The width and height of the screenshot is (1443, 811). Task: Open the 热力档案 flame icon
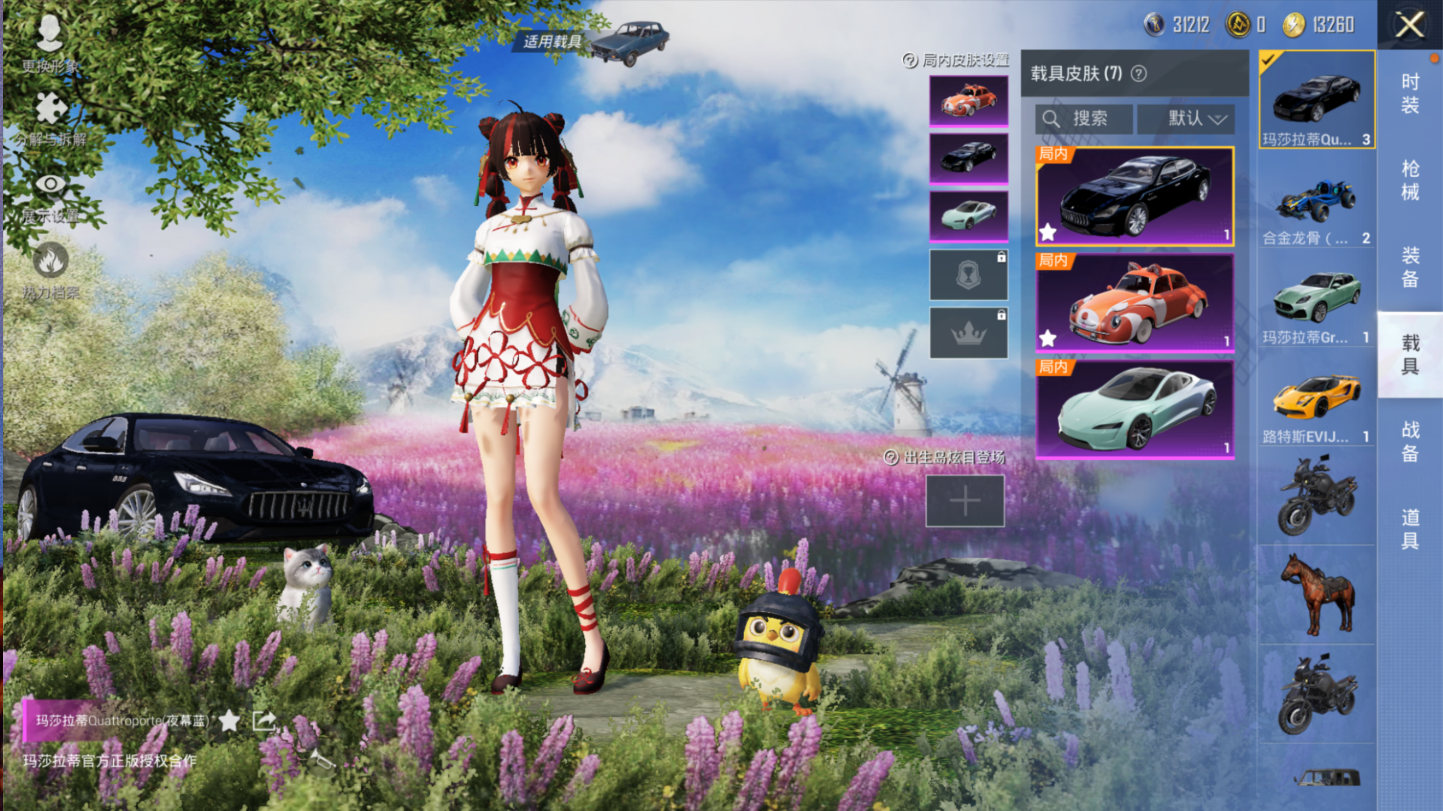(50, 266)
